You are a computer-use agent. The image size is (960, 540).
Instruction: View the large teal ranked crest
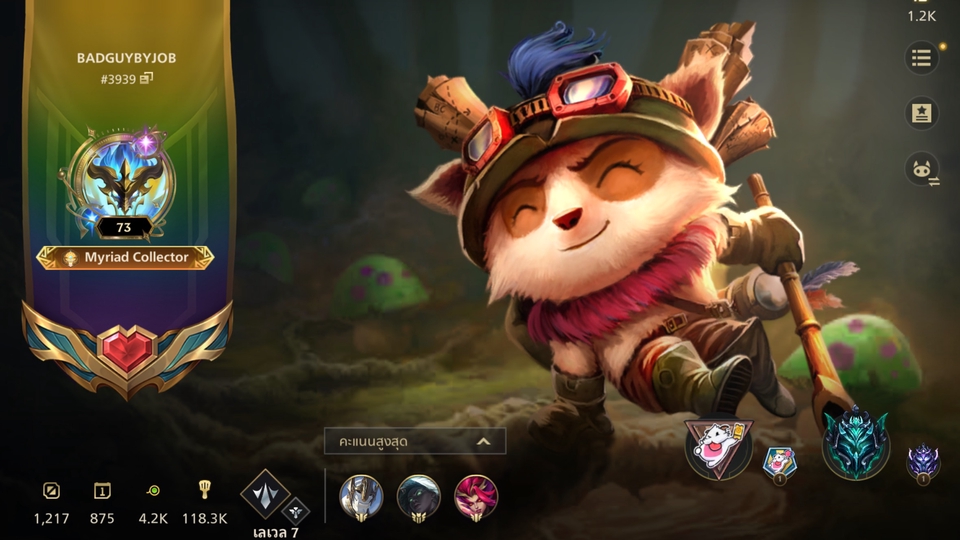click(x=856, y=444)
